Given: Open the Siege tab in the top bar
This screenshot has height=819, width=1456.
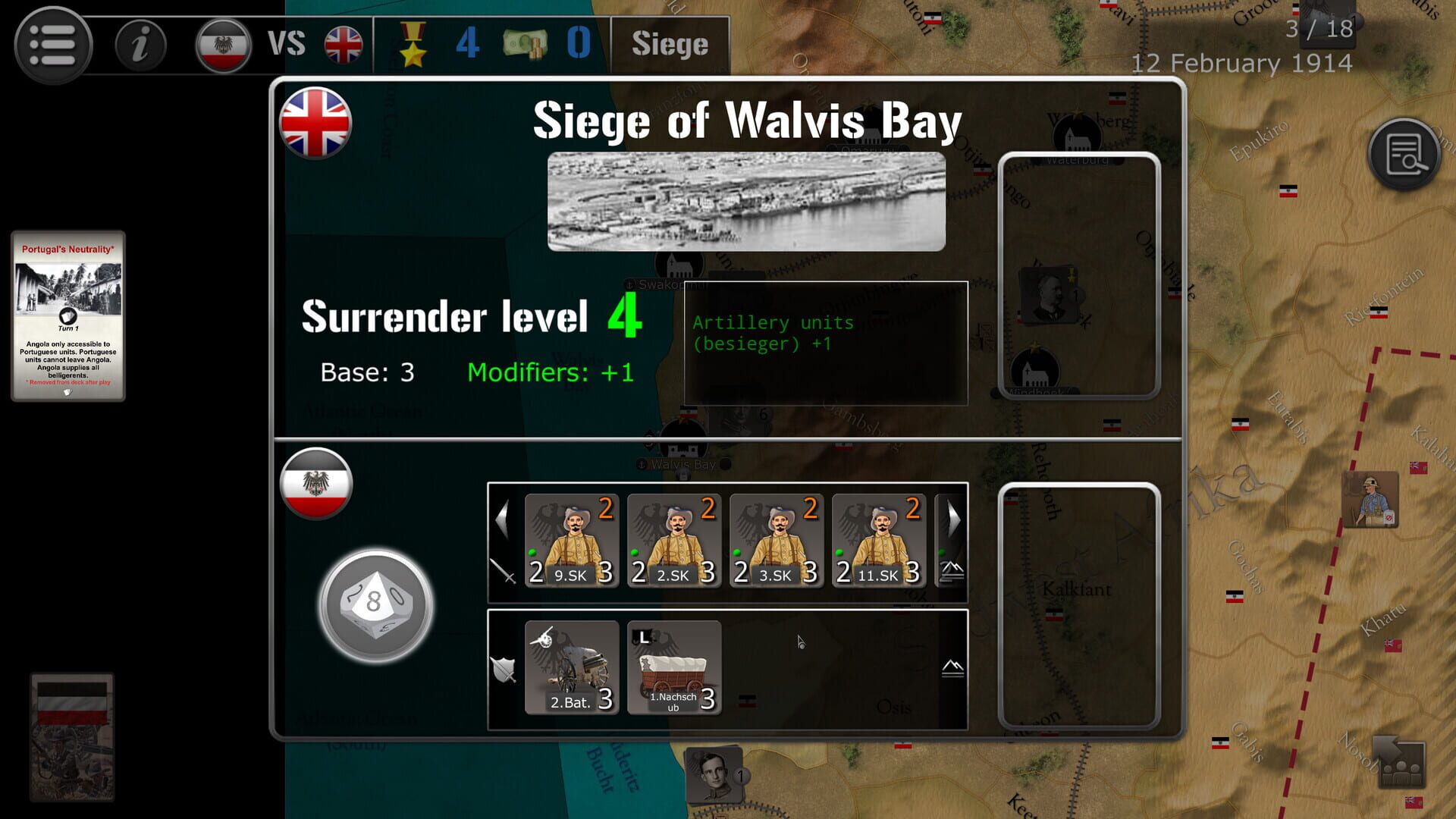Looking at the screenshot, I should 669,45.
